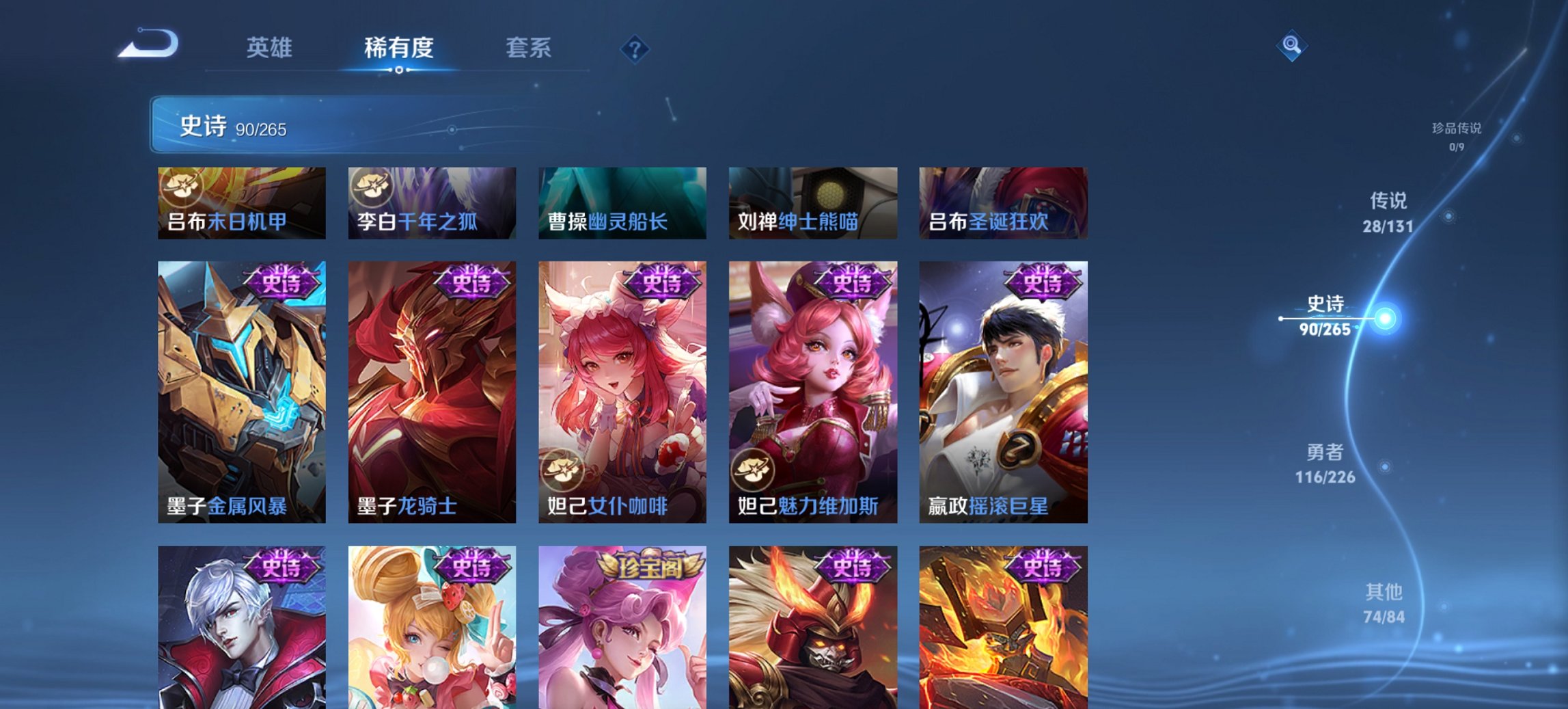Switch to the 英雄 tab
1568x709 pixels.
tap(271, 48)
